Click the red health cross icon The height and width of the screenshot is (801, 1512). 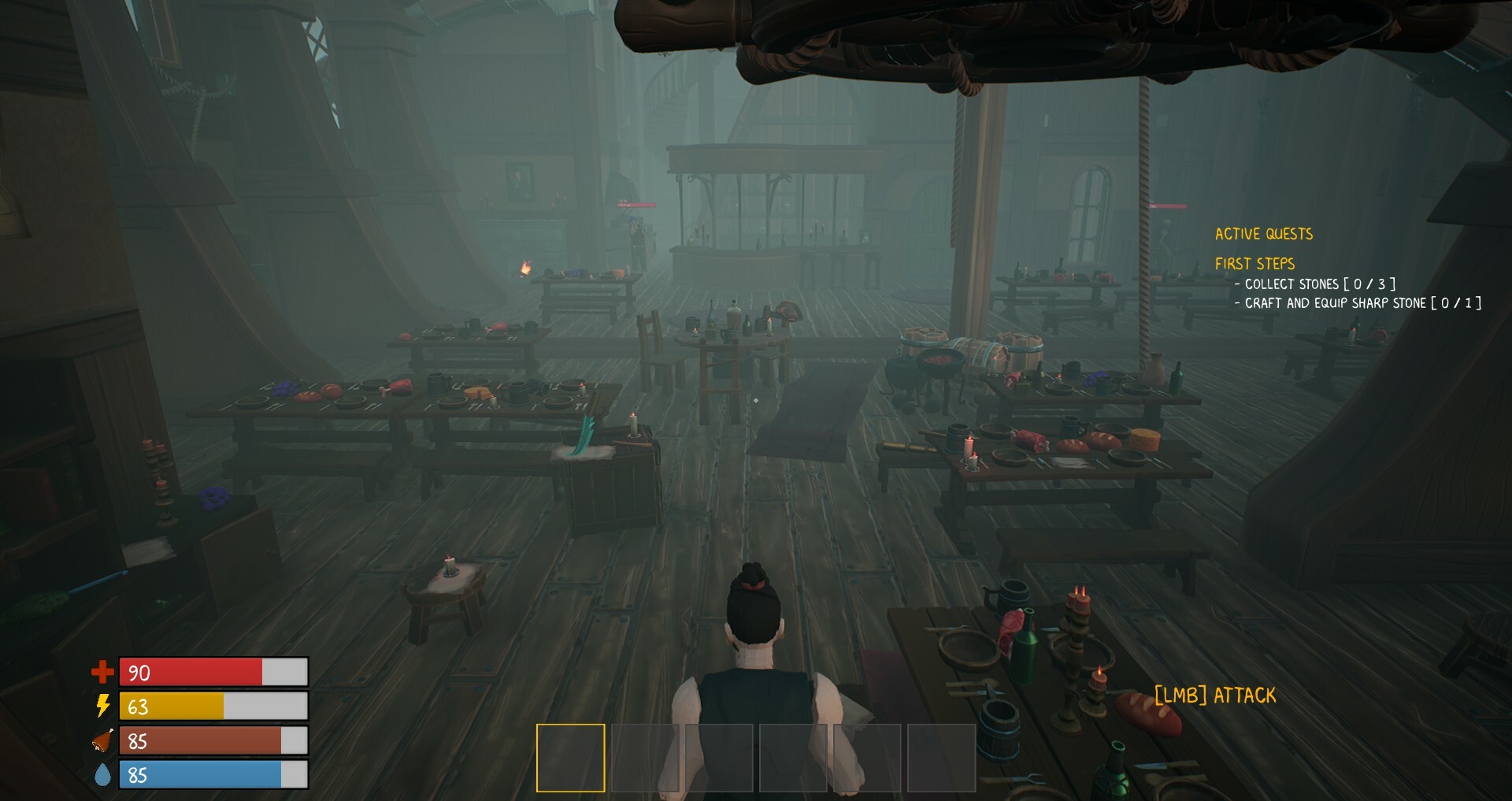(x=102, y=673)
